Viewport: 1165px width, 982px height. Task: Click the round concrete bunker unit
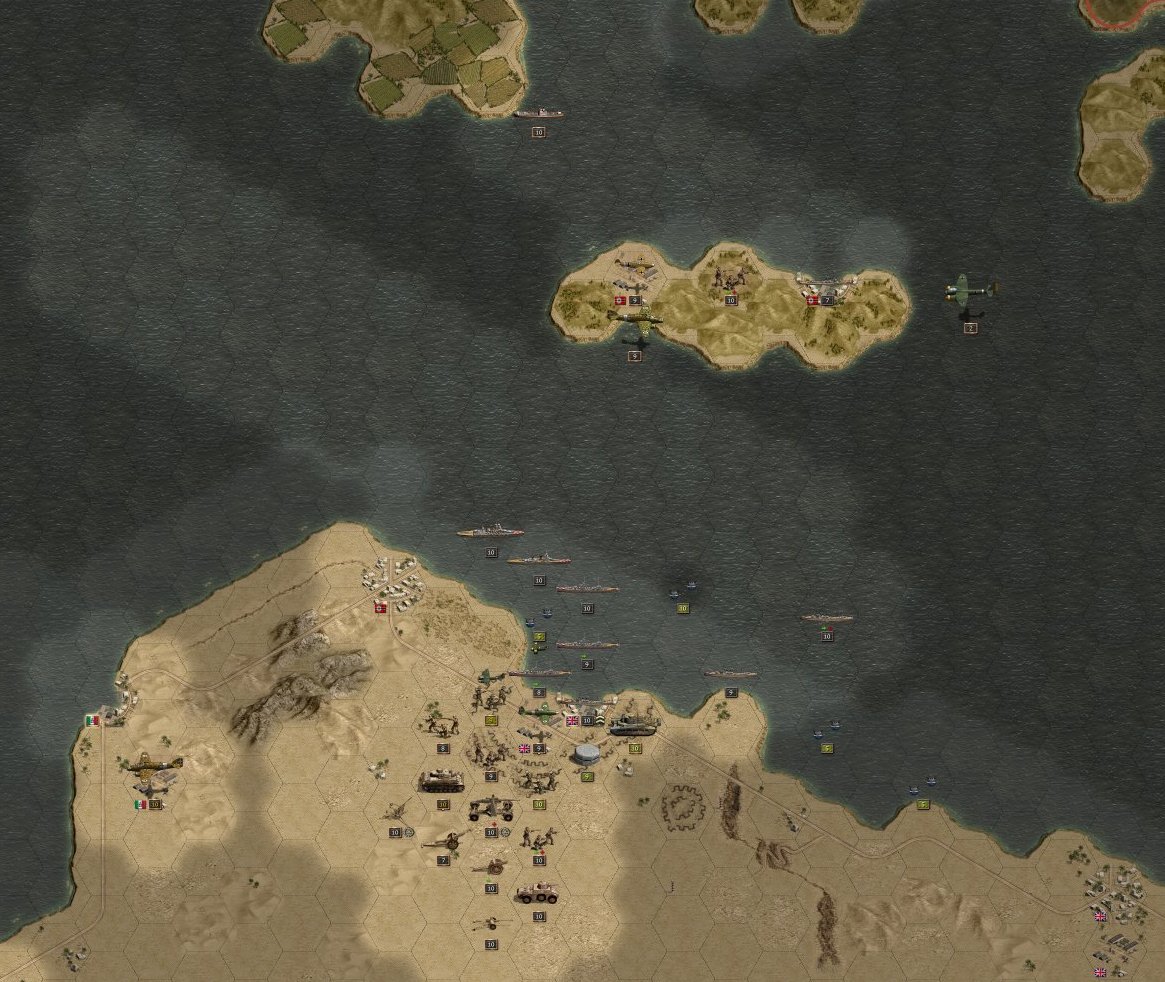[588, 754]
